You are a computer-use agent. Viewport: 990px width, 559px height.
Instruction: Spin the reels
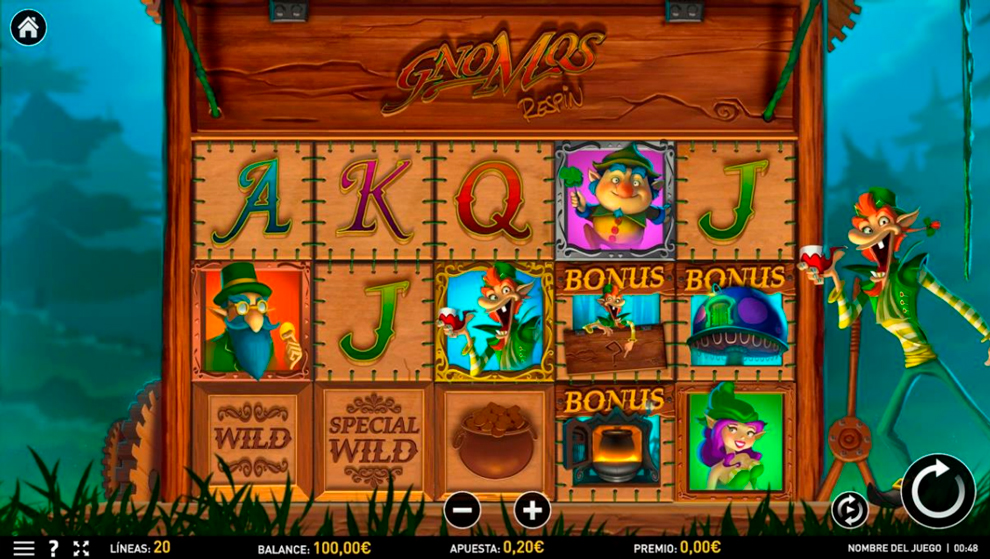(937, 491)
